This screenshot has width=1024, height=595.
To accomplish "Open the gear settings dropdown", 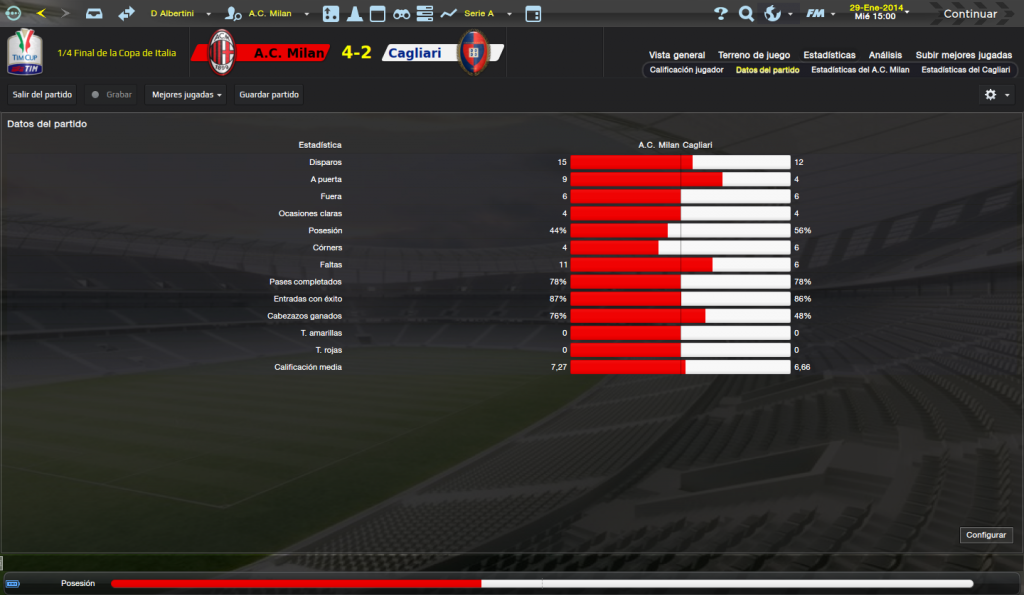I will pyautogui.click(x=996, y=94).
